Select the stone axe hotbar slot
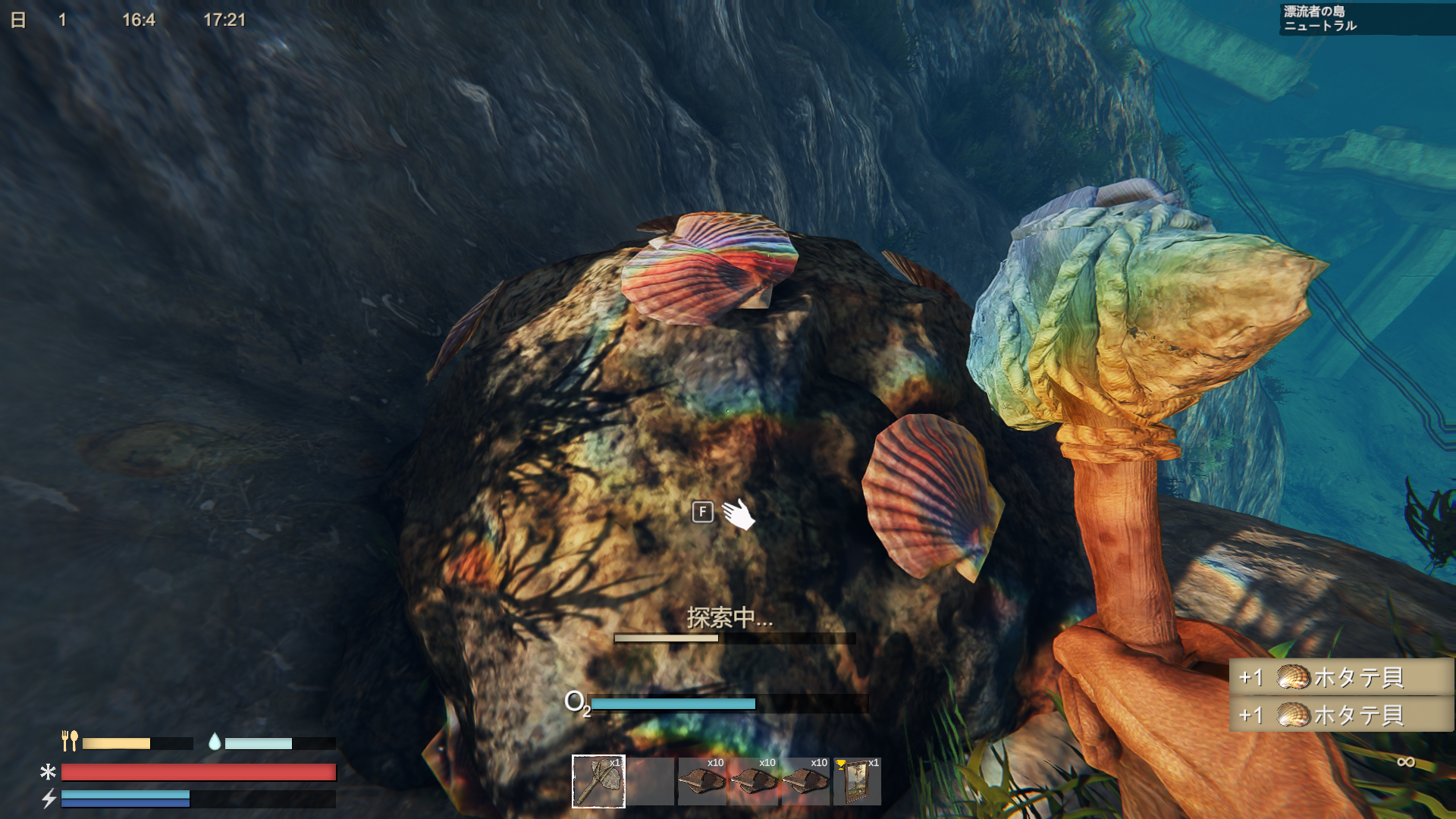Screen dimensions: 1456x819 coord(598,781)
